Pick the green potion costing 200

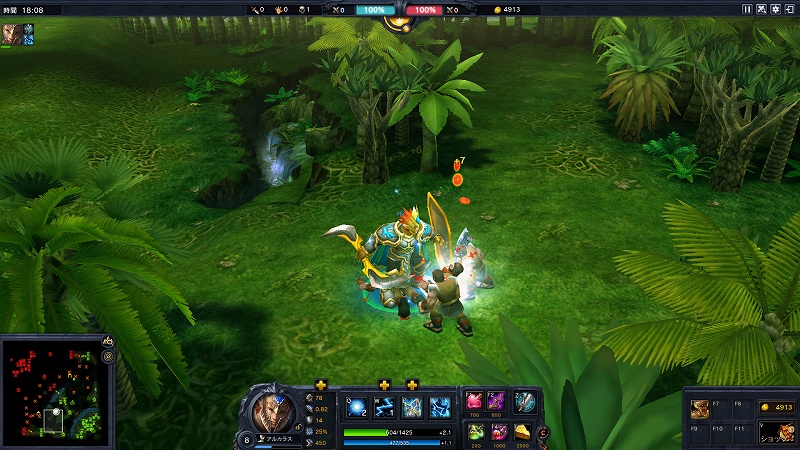click(x=473, y=431)
